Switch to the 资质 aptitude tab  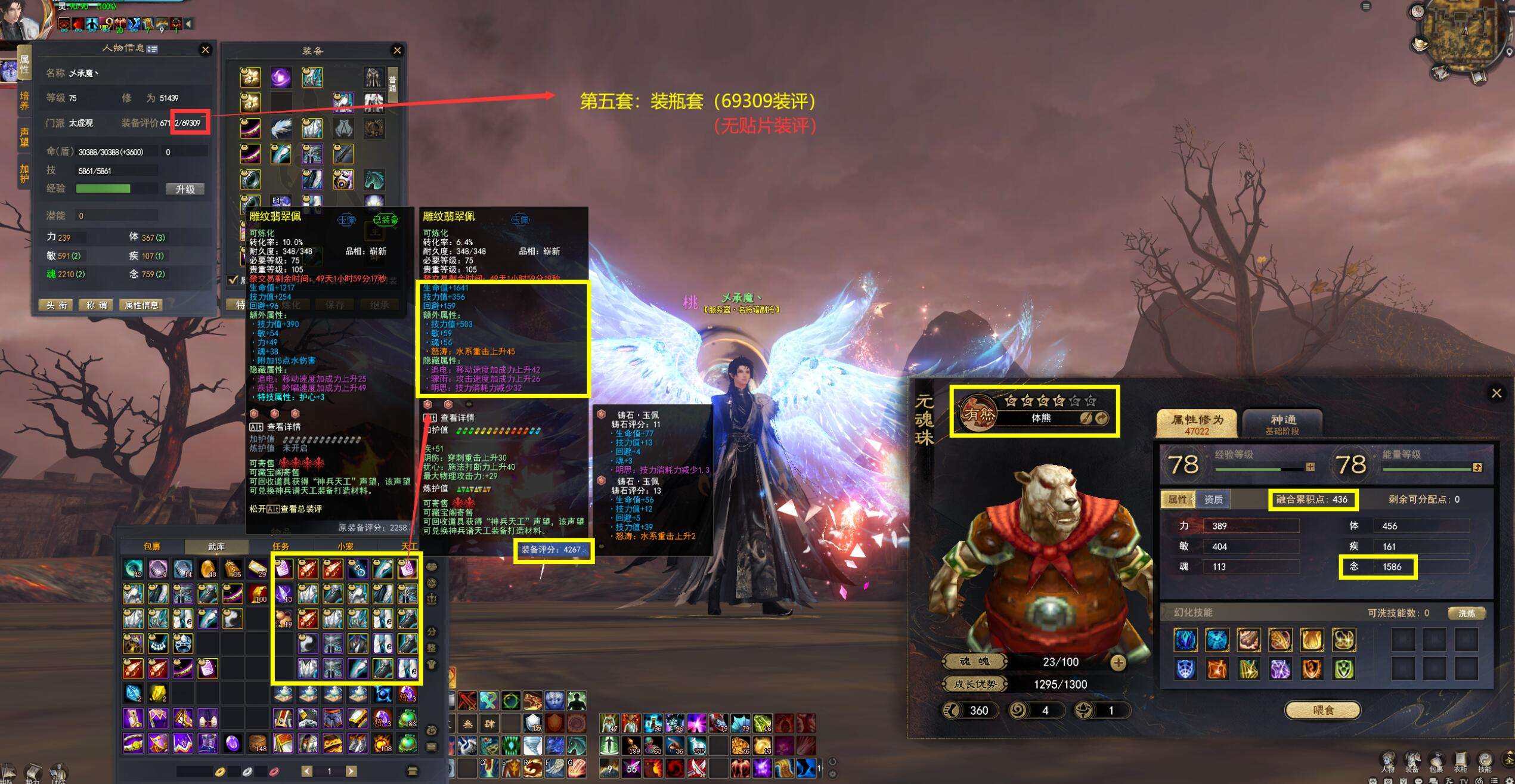tap(1213, 500)
